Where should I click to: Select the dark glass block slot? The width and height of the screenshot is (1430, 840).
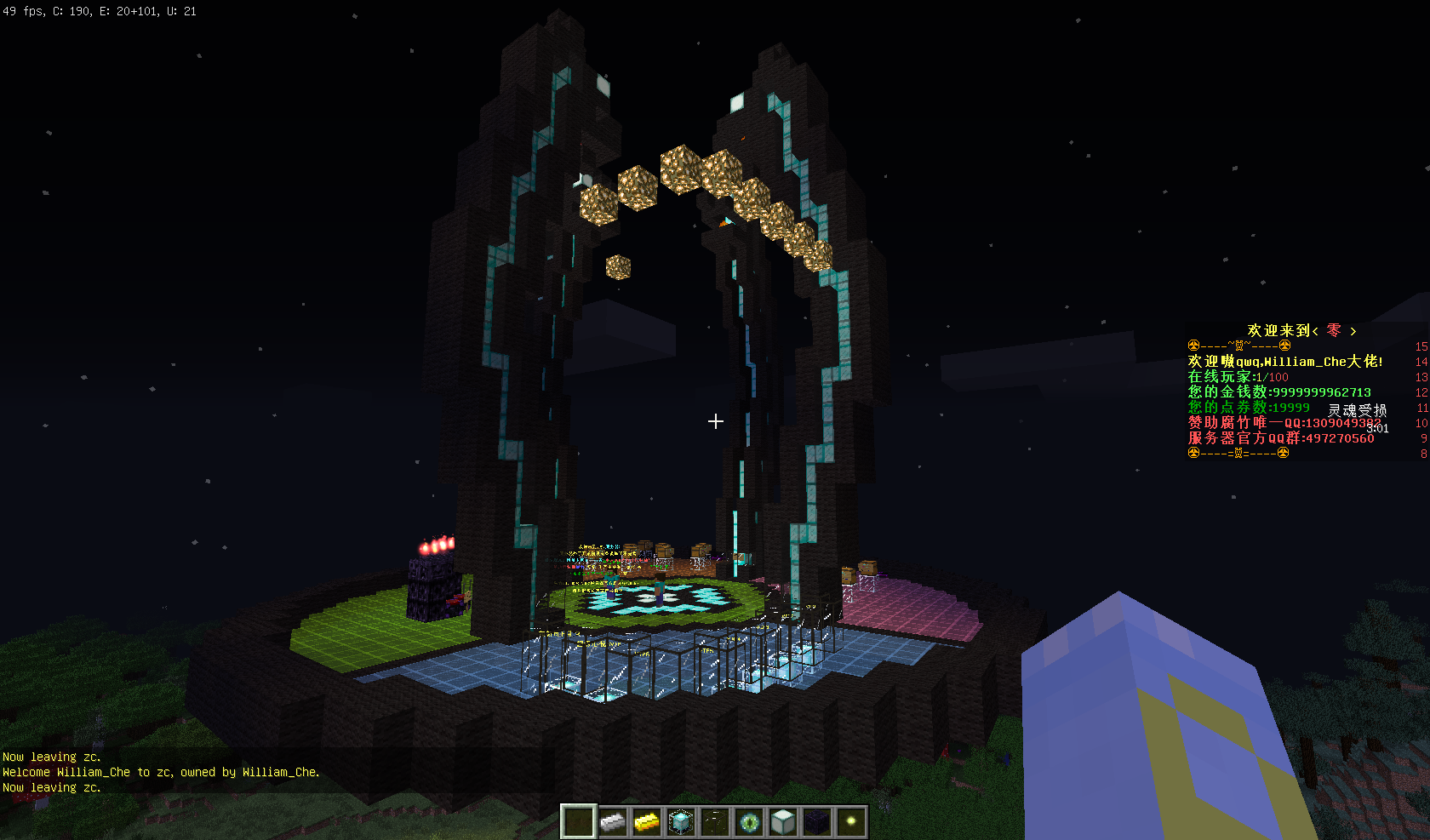715,822
